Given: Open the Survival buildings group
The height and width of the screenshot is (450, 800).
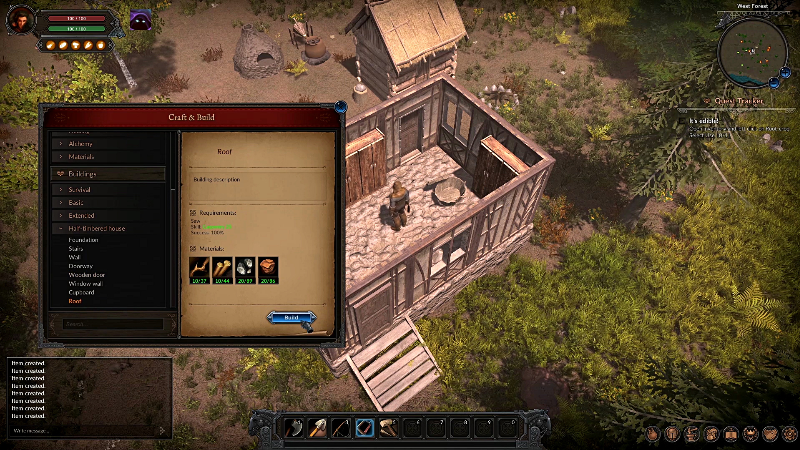Looking at the screenshot, I should coord(84,189).
